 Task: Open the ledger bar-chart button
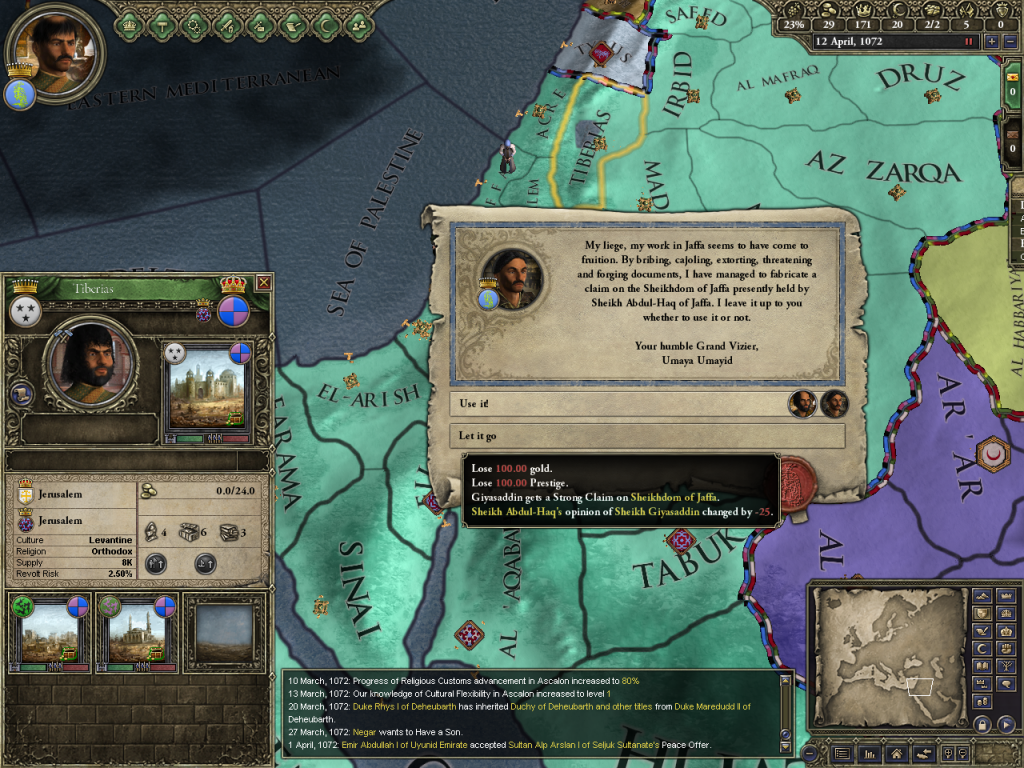pos(869,753)
